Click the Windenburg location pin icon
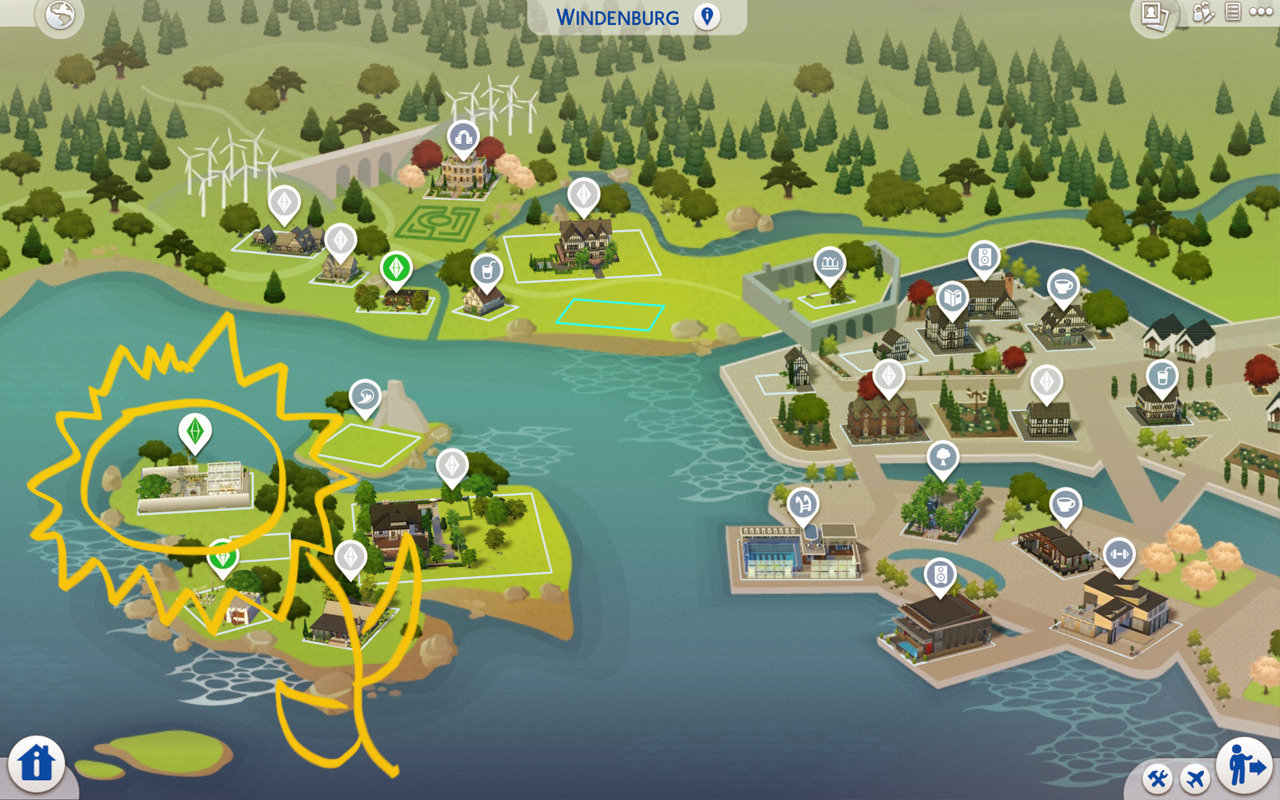Screen dimensions: 1280x800 click(707, 17)
